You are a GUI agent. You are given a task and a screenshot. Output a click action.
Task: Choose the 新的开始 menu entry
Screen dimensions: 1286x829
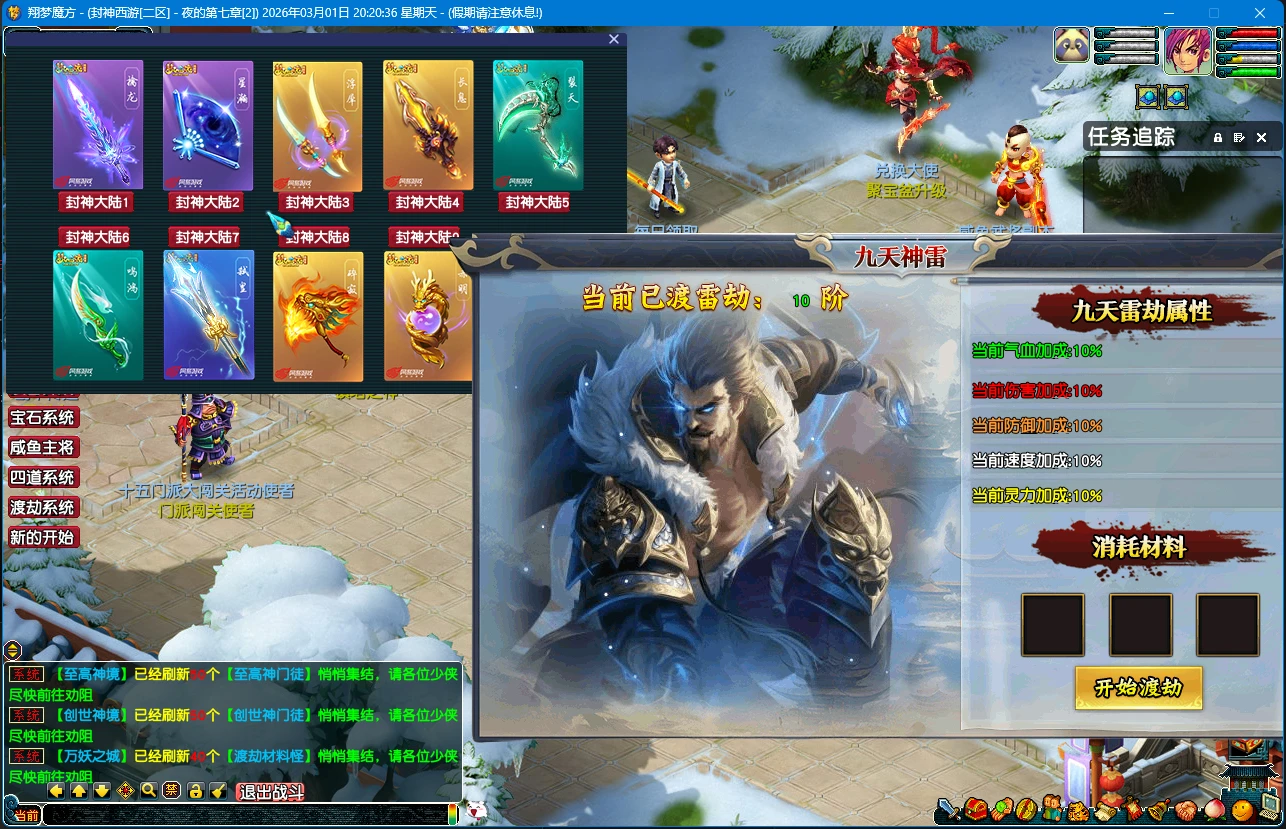point(42,538)
